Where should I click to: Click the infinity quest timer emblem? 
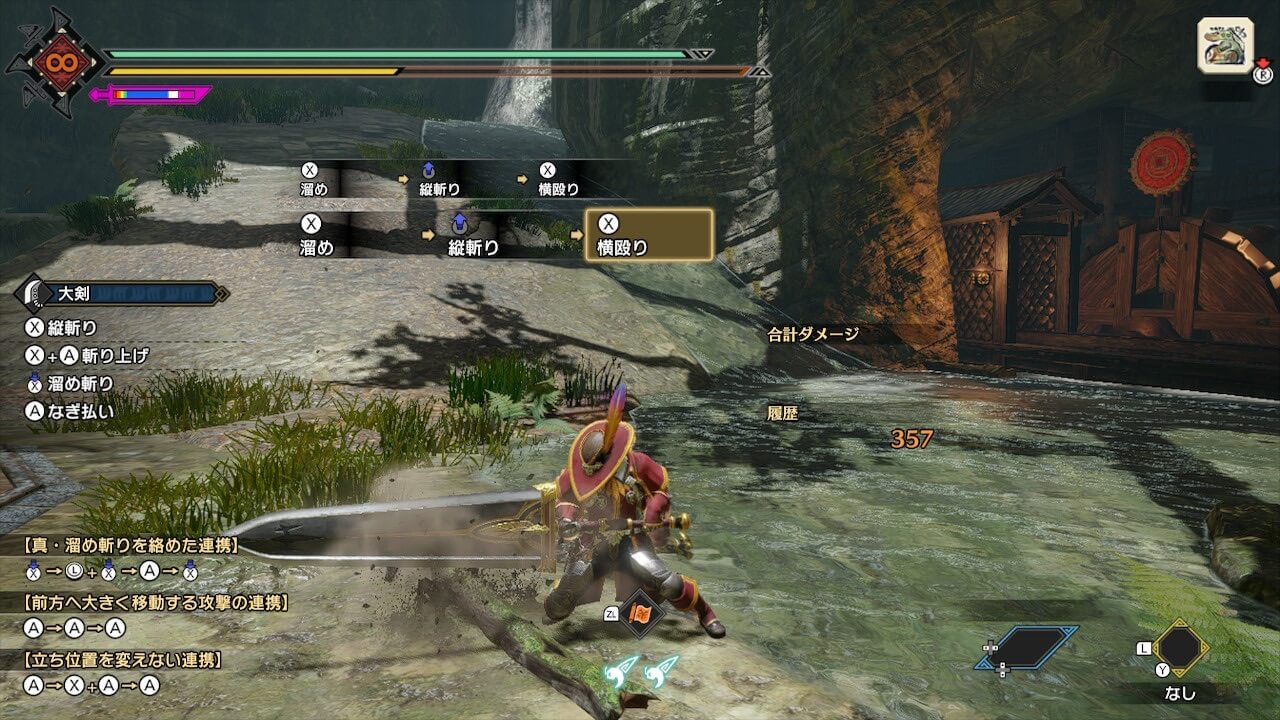click(x=54, y=62)
